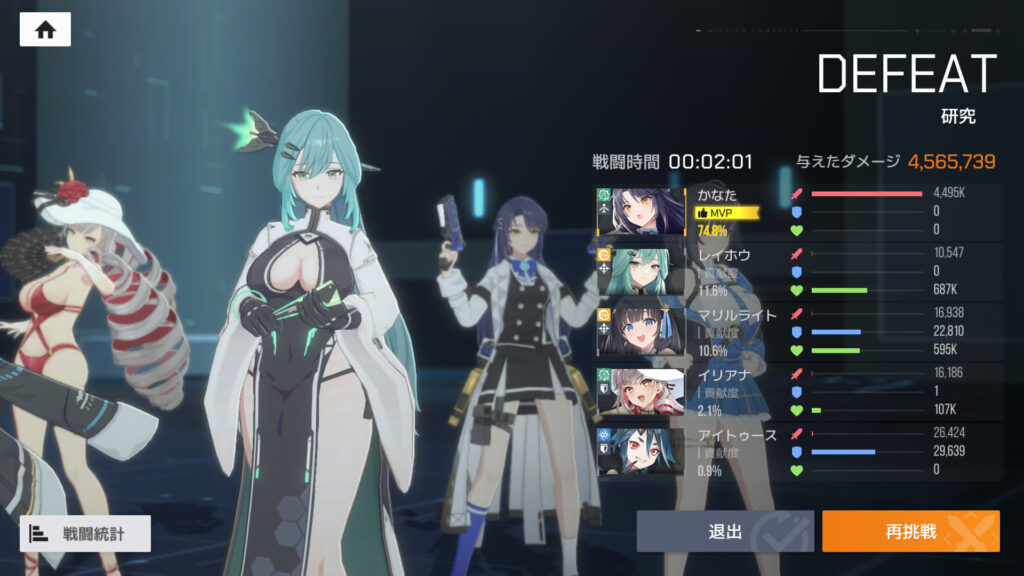Return to the home screen
Image resolution: width=1024 pixels, height=576 pixels.
(45, 30)
